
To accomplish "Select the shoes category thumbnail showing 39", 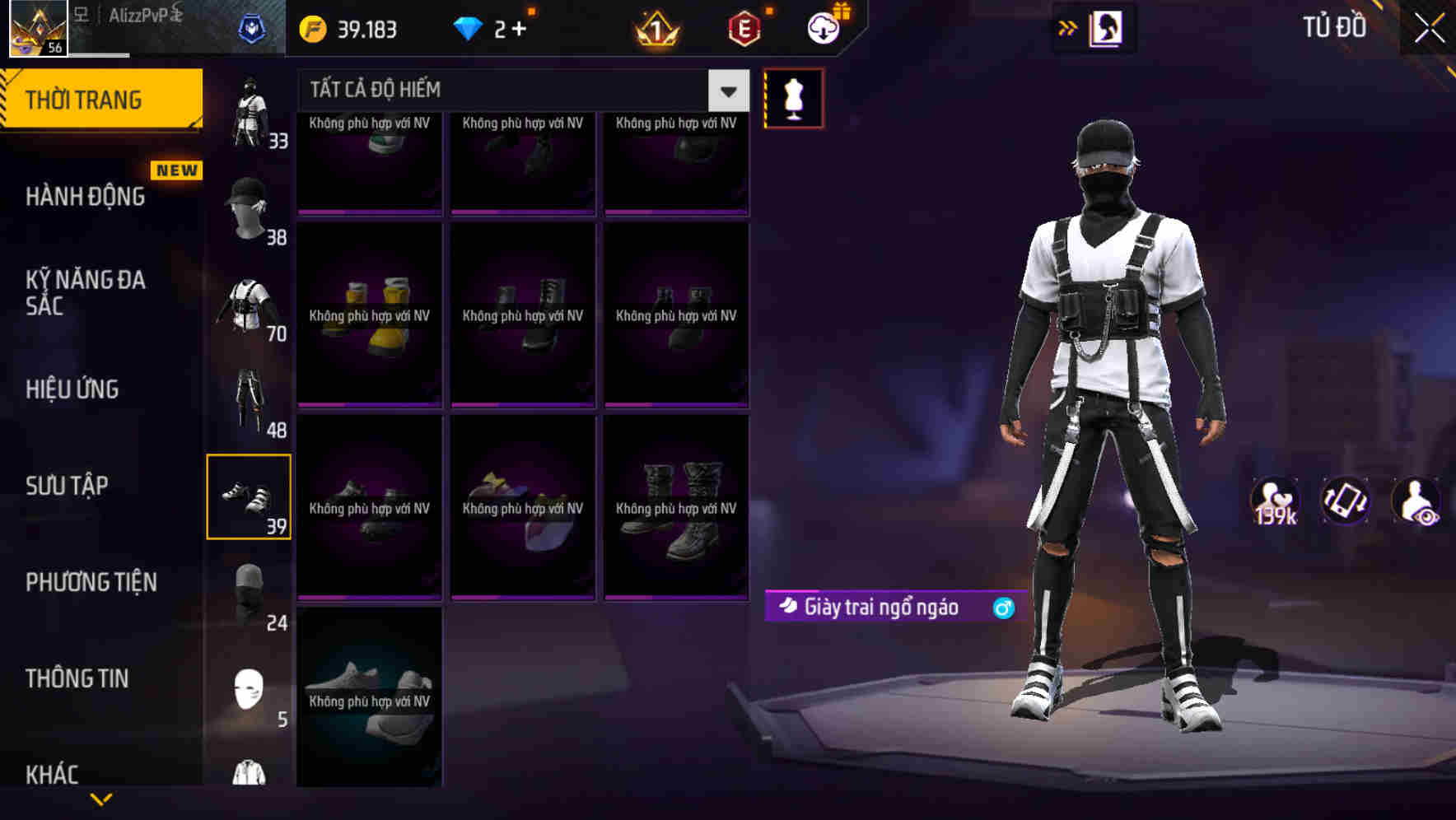I will 250,494.
